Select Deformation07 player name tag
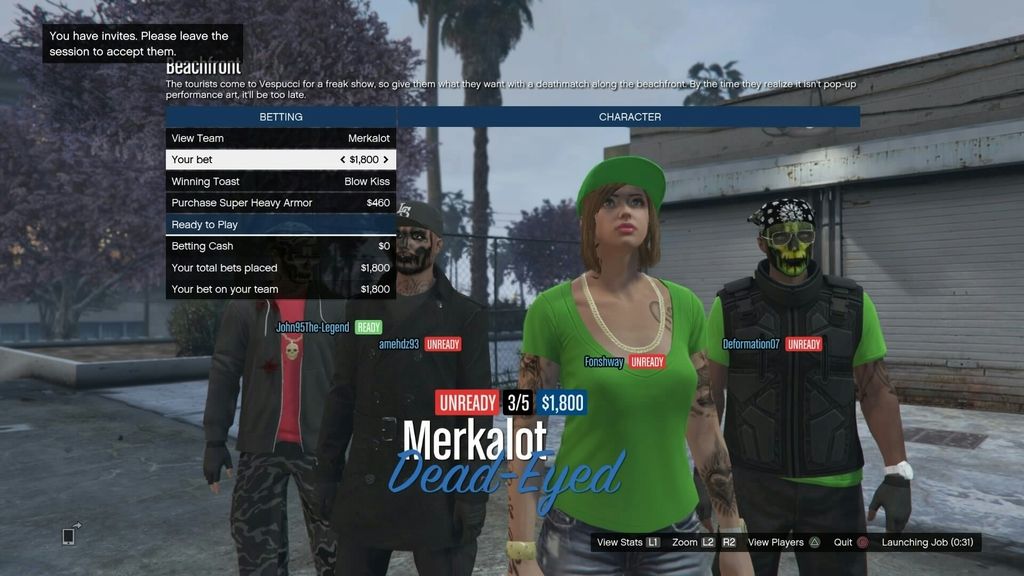Screen dimensions: 1024x576 751,344
